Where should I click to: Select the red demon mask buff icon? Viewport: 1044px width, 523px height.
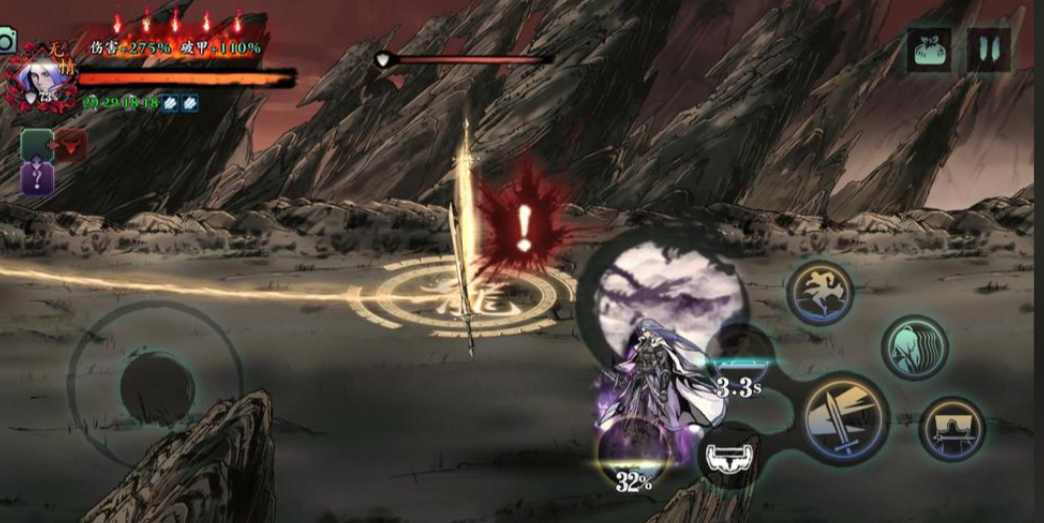[70, 146]
